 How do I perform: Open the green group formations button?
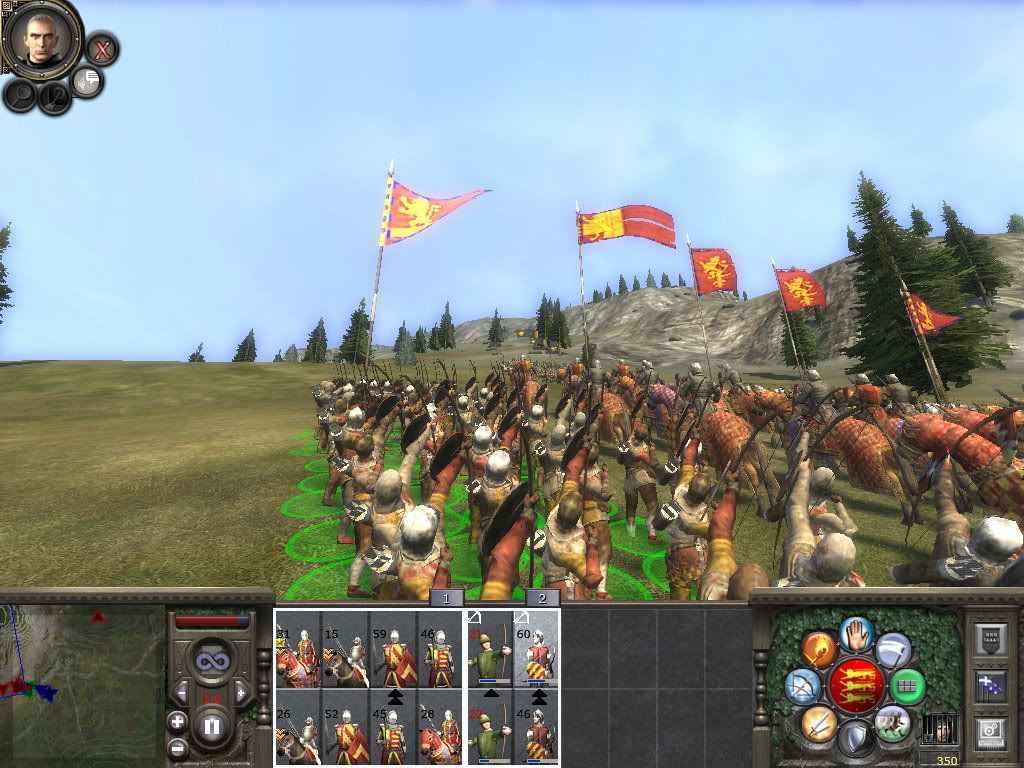pyautogui.click(x=907, y=687)
